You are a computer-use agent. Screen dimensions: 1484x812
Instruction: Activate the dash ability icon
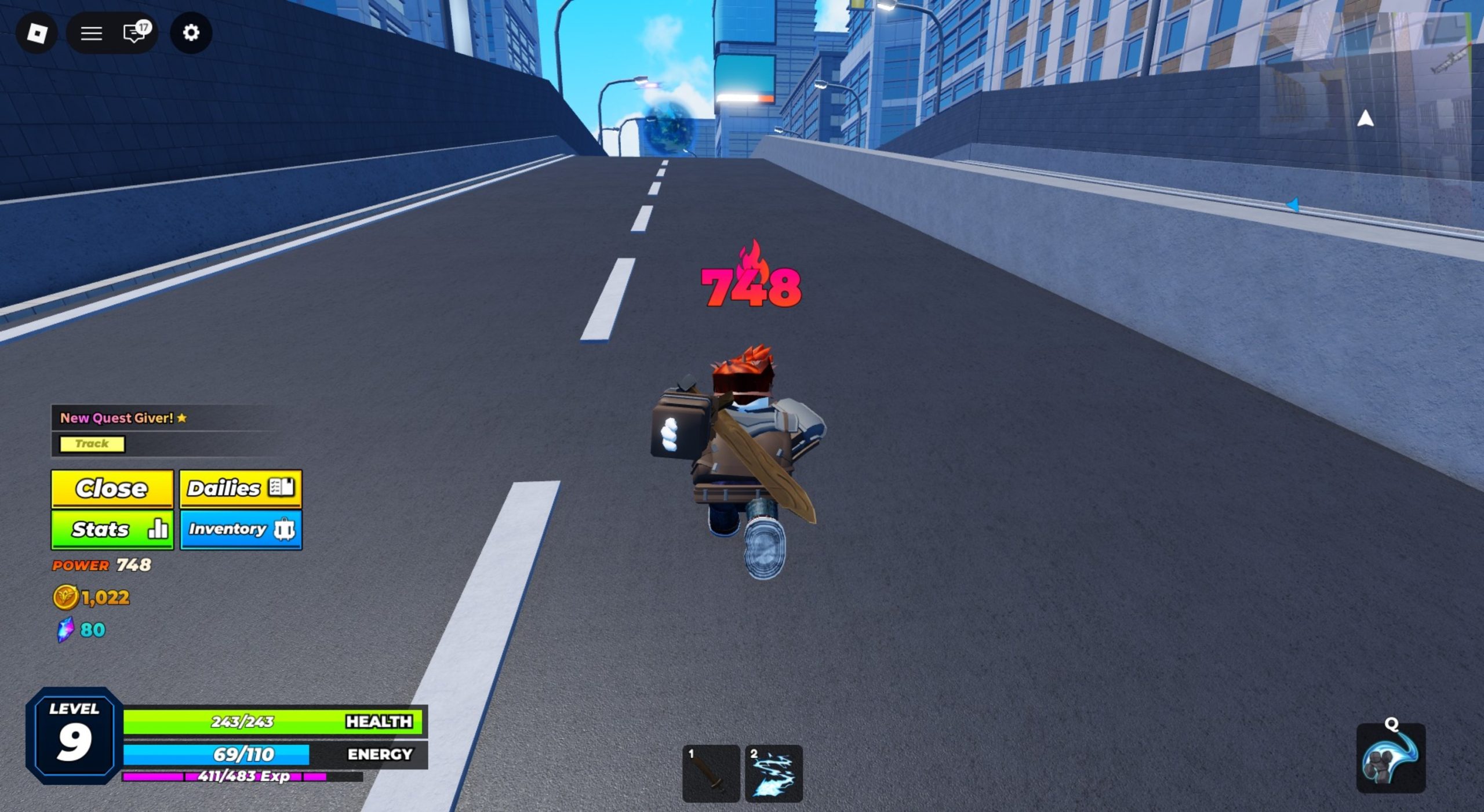1391,758
